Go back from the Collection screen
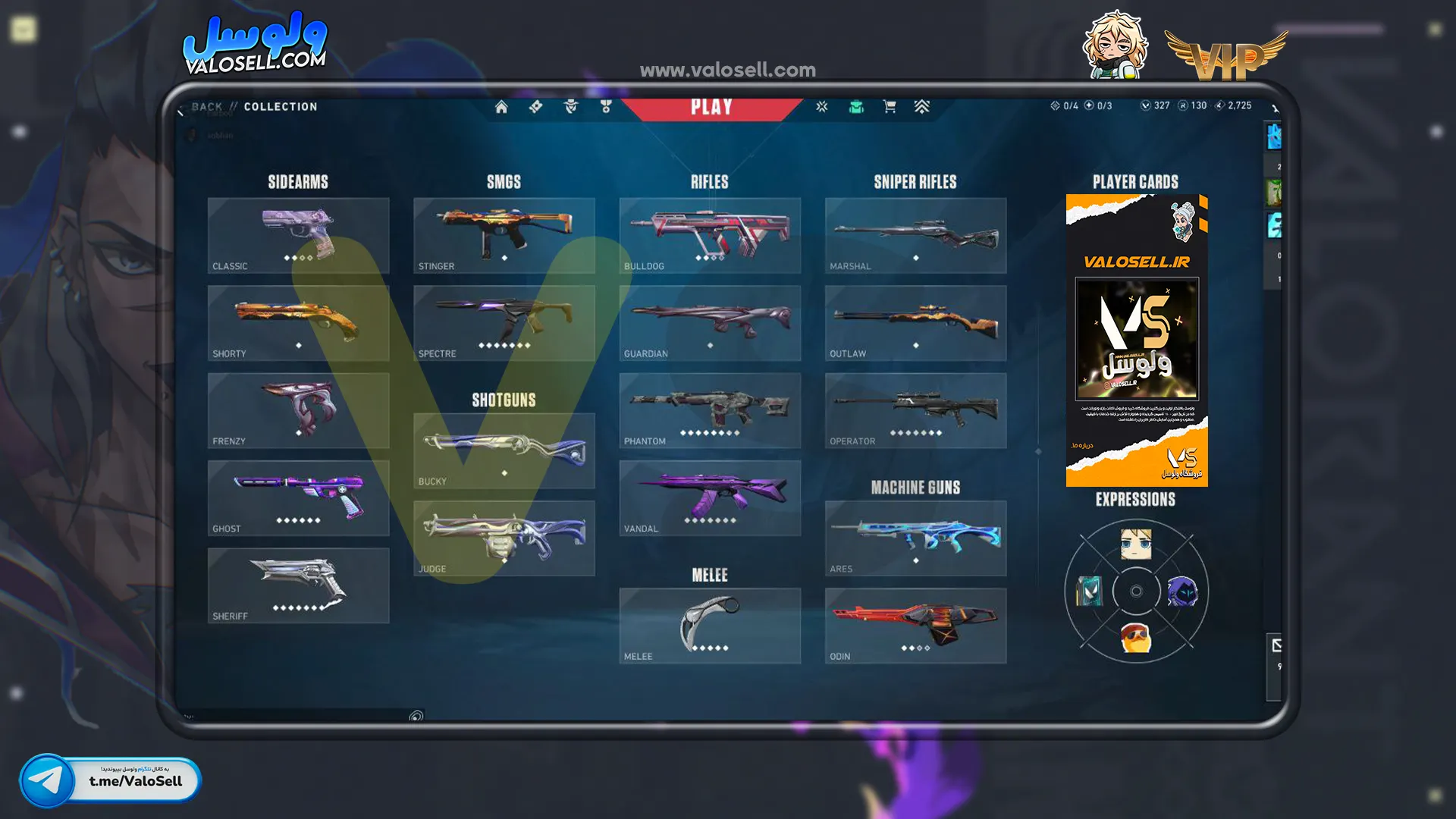This screenshot has width=1456, height=819. tap(206, 107)
